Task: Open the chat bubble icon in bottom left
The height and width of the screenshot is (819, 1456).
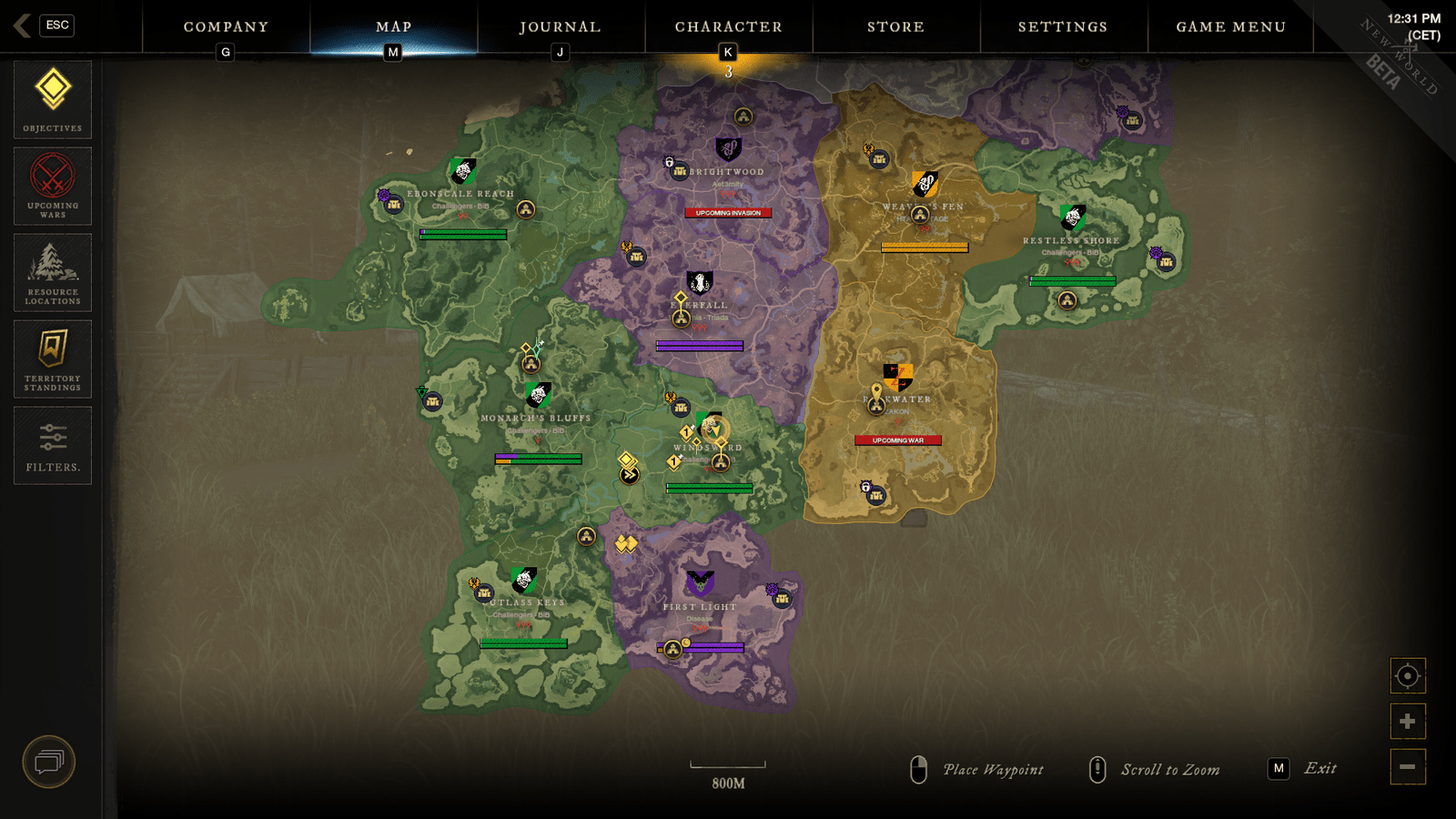Action: [50, 762]
